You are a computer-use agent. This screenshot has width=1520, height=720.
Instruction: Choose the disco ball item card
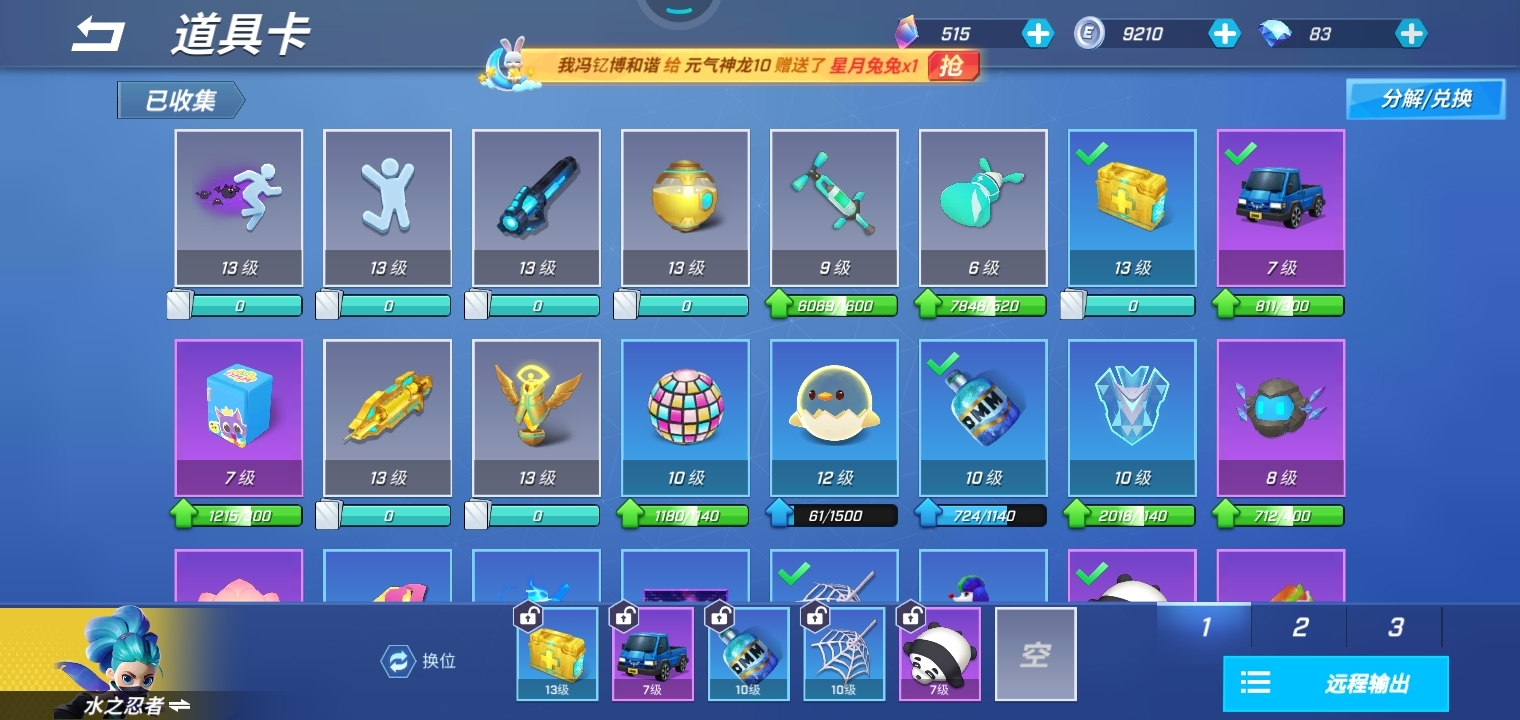pos(685,417)
